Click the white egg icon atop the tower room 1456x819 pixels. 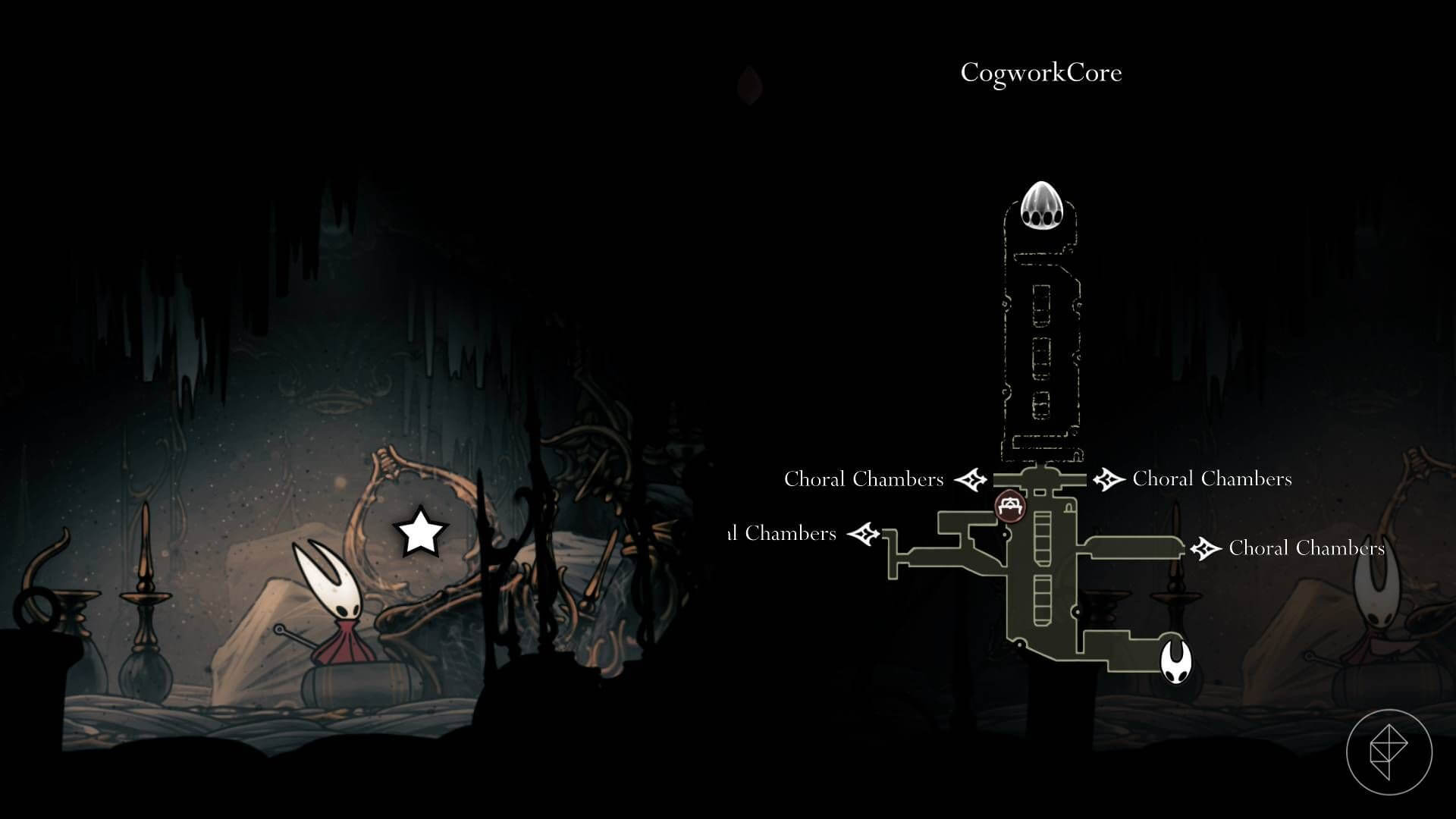click(x=1044, y=206)
